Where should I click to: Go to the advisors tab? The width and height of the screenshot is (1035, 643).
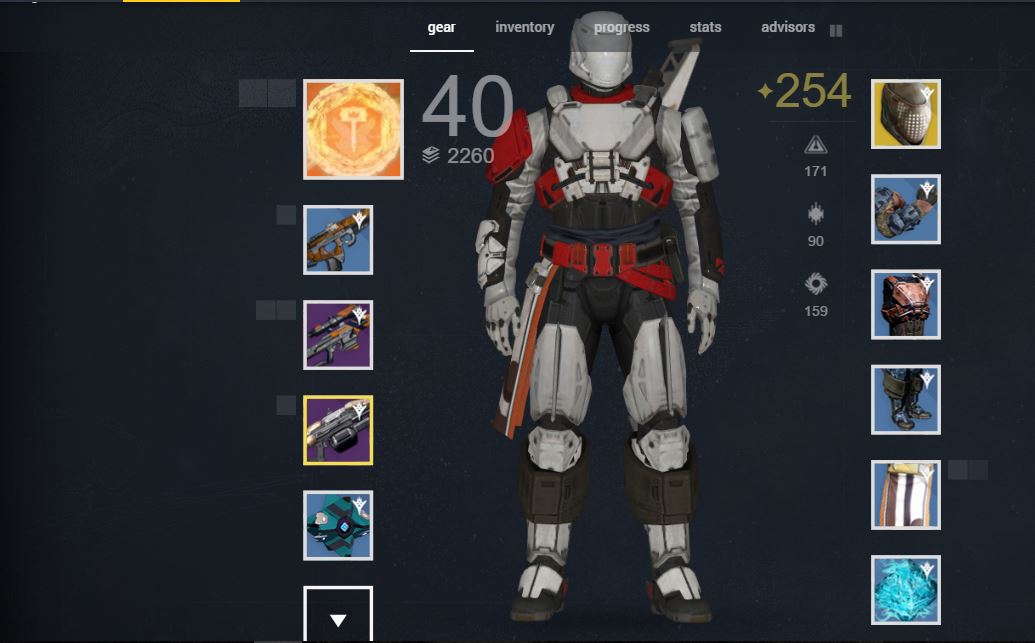coord(788,28)
